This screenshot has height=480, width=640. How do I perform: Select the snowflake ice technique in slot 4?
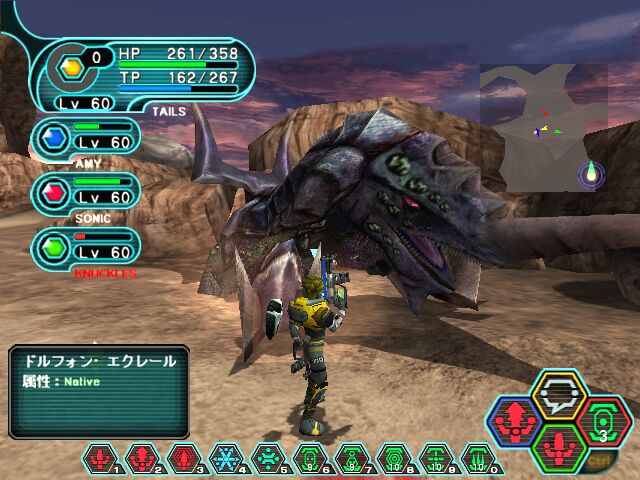pos(223,459)
